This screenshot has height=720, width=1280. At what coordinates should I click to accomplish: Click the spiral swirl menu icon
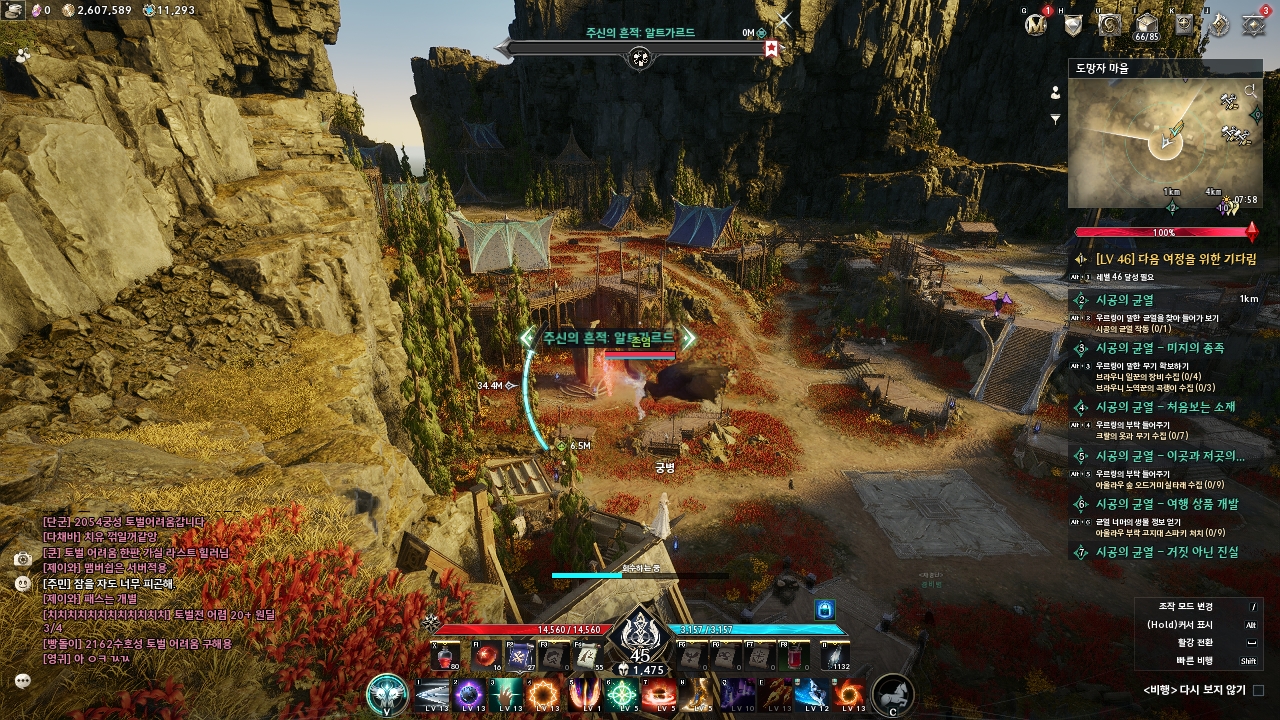coord(1109,25)
